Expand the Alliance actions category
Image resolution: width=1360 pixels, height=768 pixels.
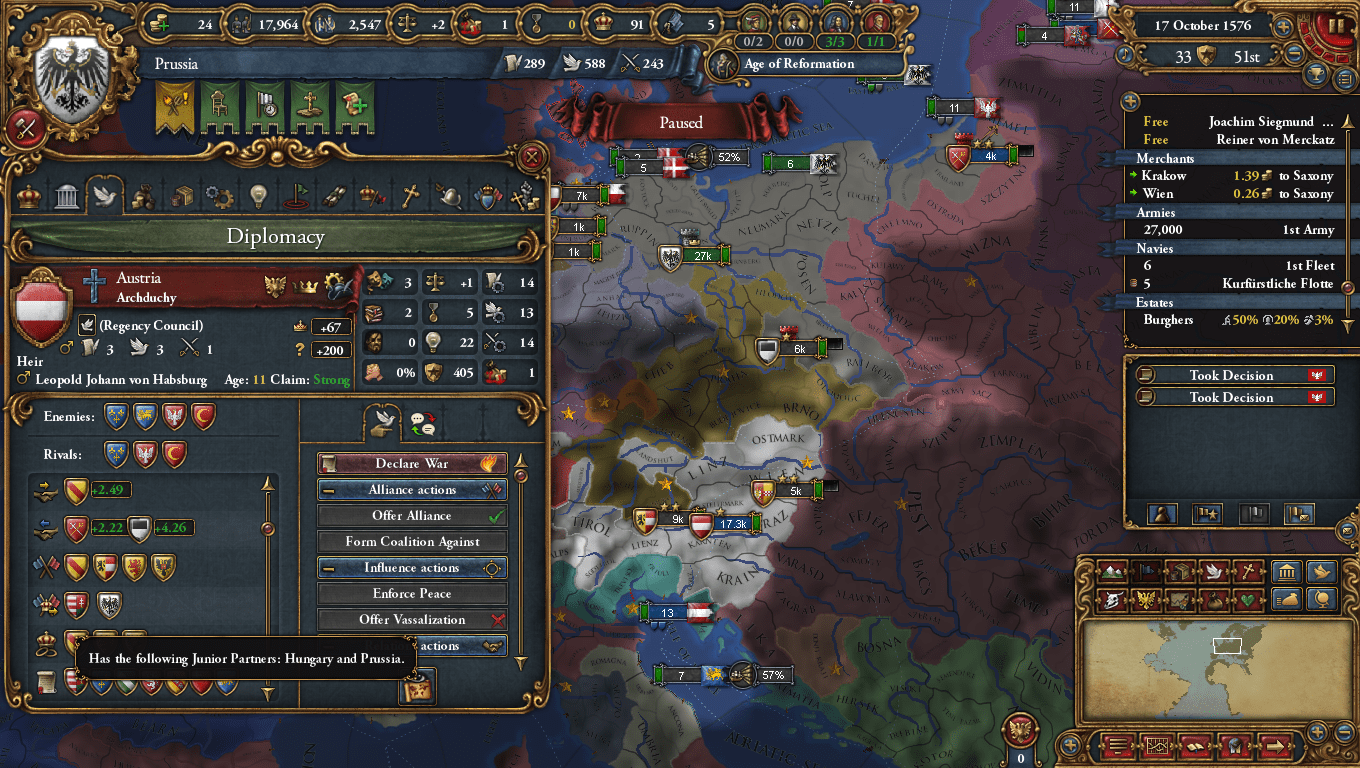coord(412,489)
